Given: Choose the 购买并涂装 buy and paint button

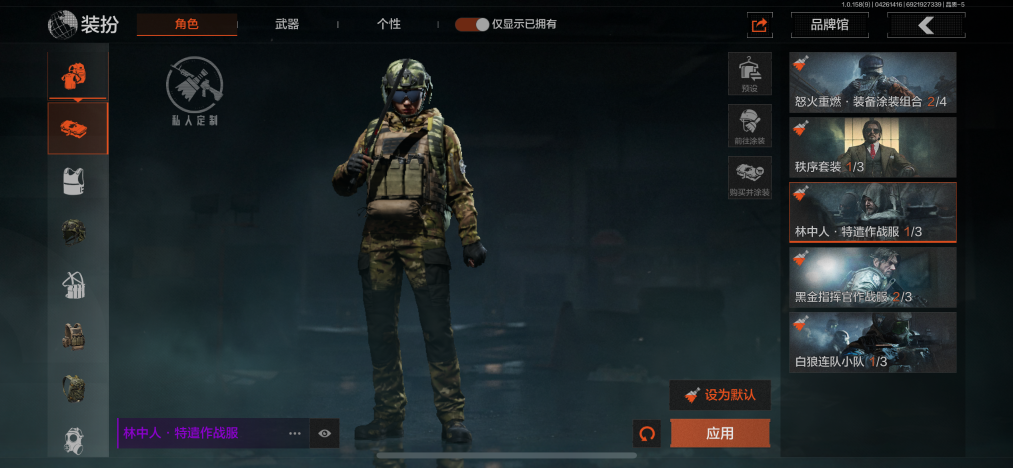Looking at the screenshot, I should pos(749,178).
